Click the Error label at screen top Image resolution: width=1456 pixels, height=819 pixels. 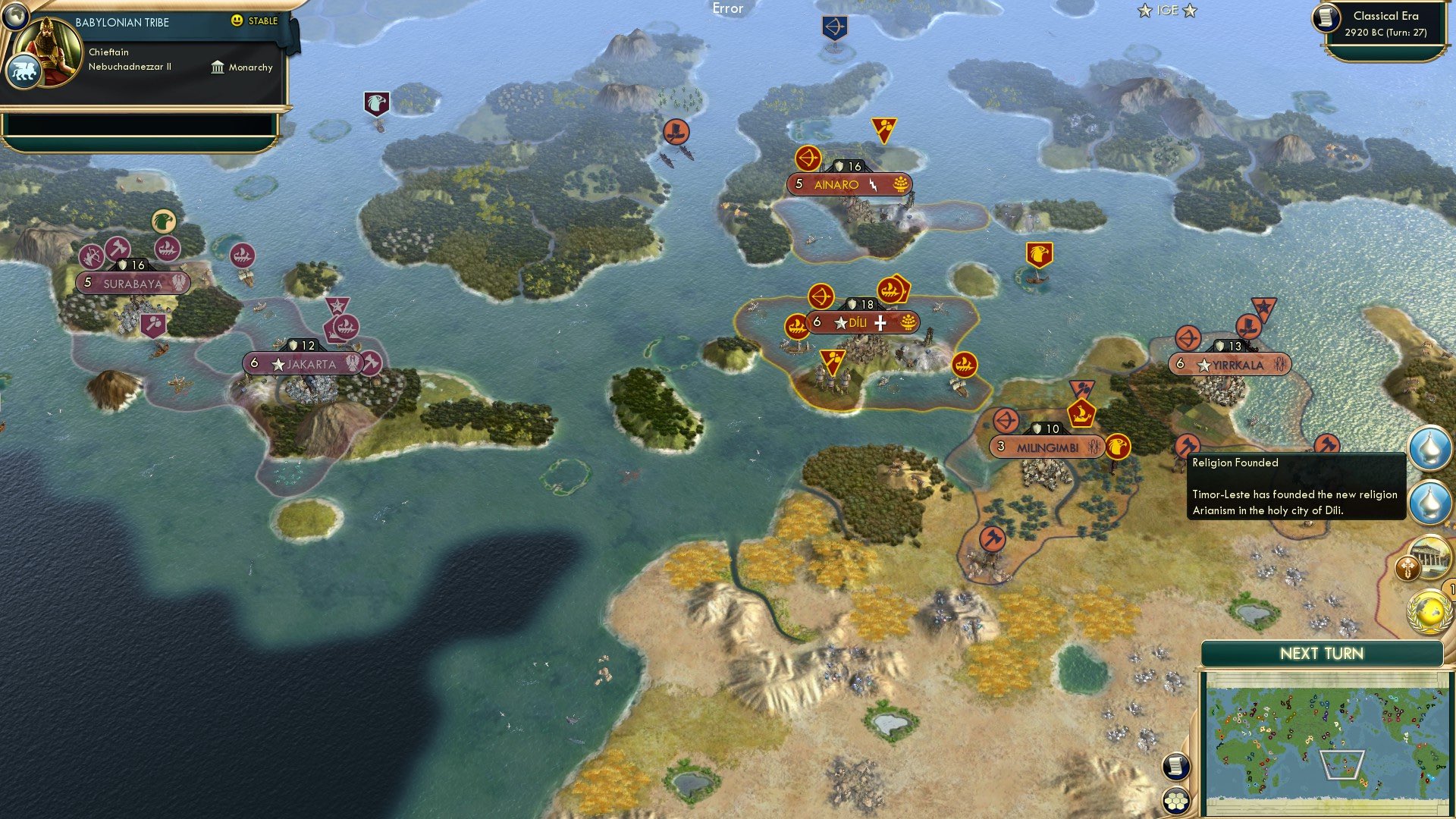click(727, 9)
